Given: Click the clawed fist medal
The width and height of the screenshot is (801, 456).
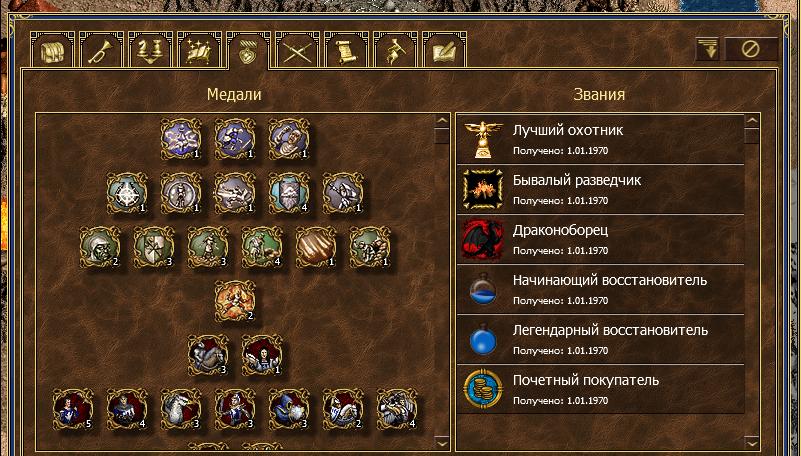Looking at the screenshot, I should pyautogui.click(x=315, y=246).
